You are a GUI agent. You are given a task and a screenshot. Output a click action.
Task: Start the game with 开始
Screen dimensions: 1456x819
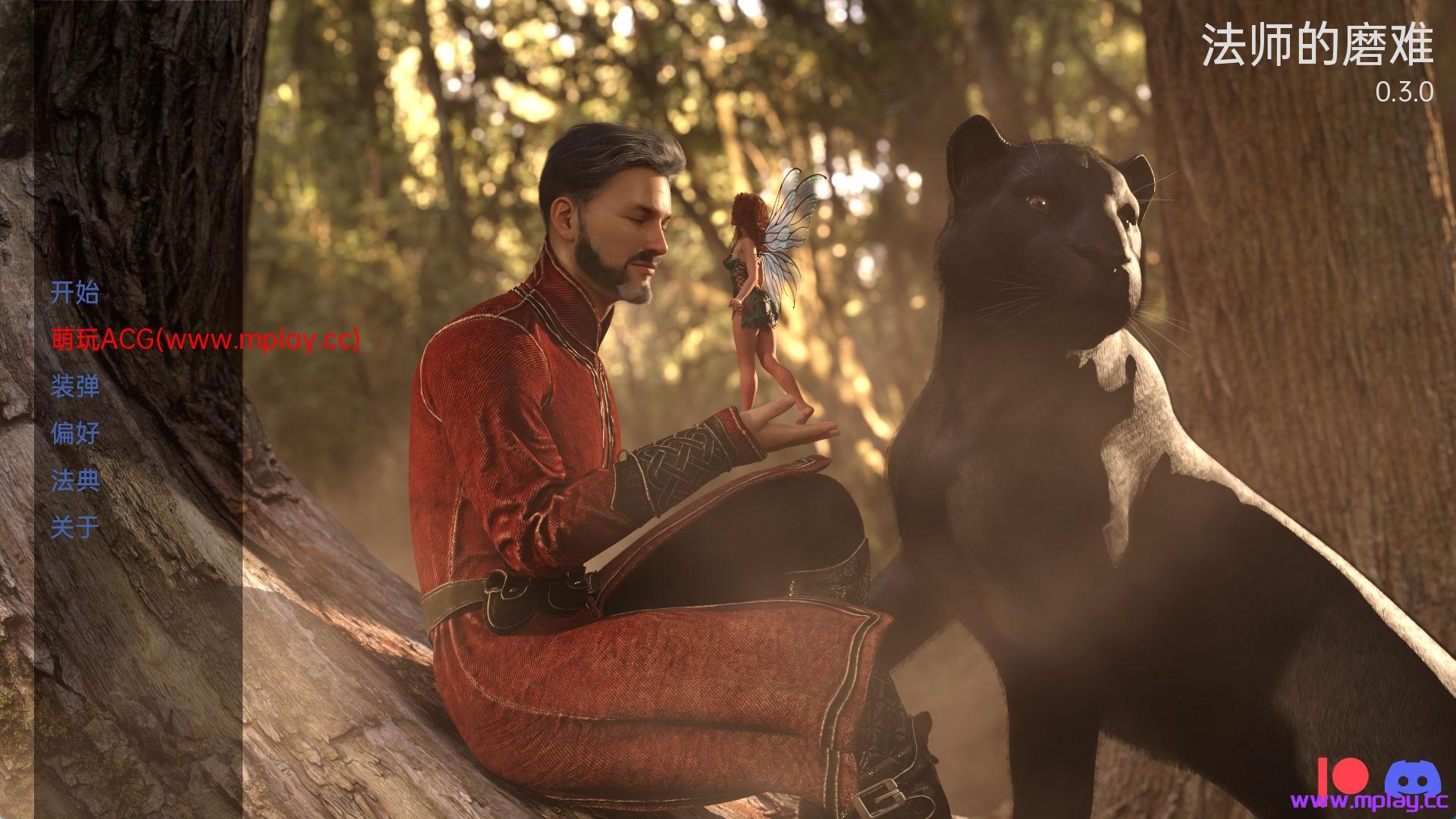[75, 292]
